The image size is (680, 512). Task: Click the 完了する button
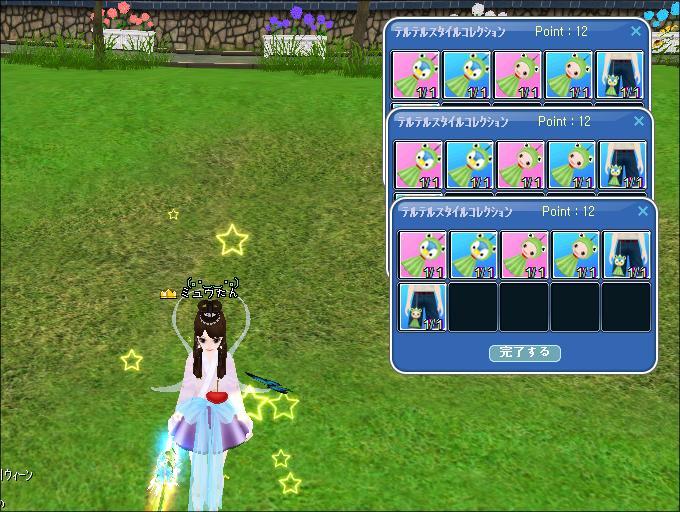pyautogui.click(x=524, y=353)
